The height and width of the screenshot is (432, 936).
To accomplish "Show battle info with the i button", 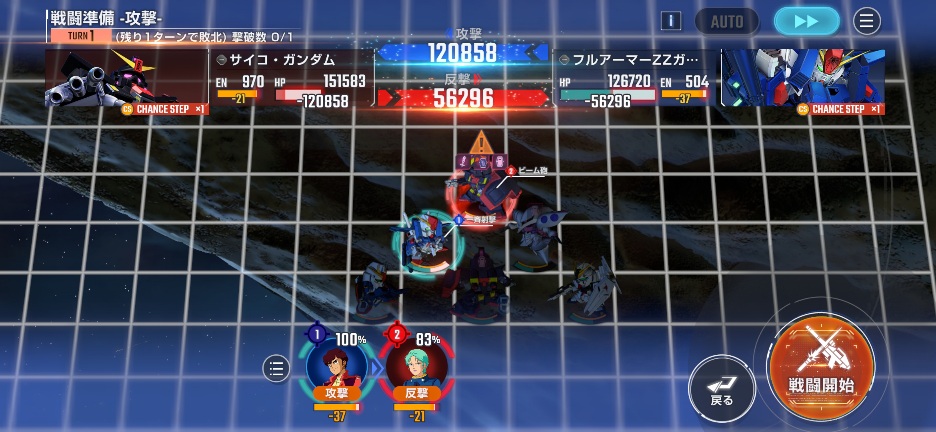I will tap(672, 21).
